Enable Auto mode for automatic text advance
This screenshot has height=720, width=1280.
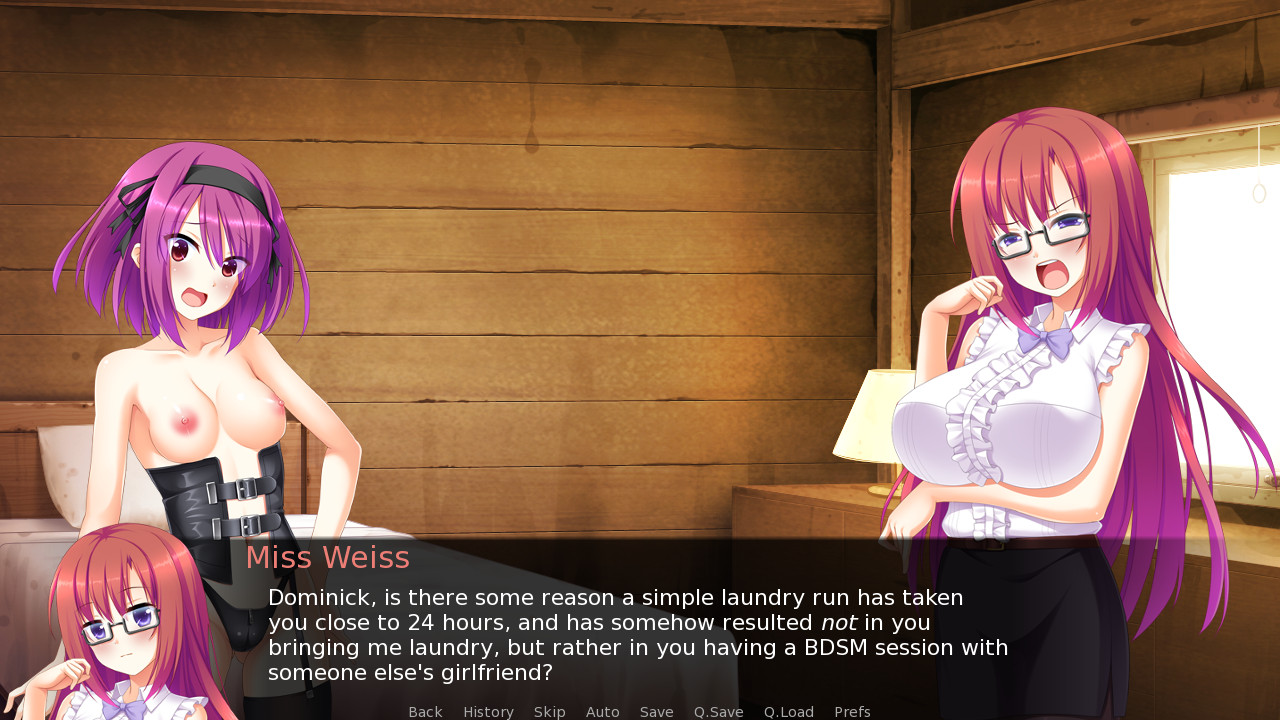point(603,711)
